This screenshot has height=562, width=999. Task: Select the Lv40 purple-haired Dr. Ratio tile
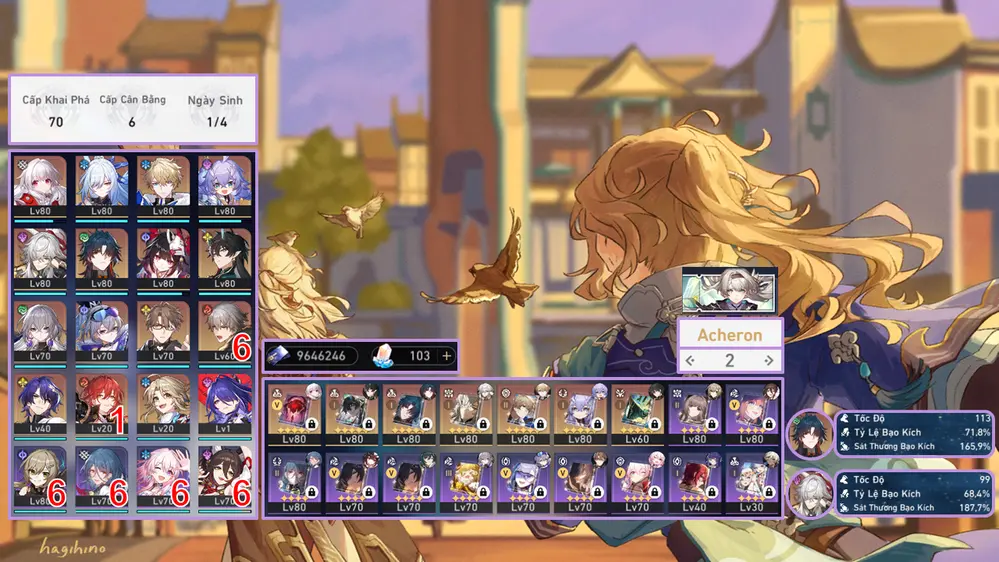[x=40, y=402]
